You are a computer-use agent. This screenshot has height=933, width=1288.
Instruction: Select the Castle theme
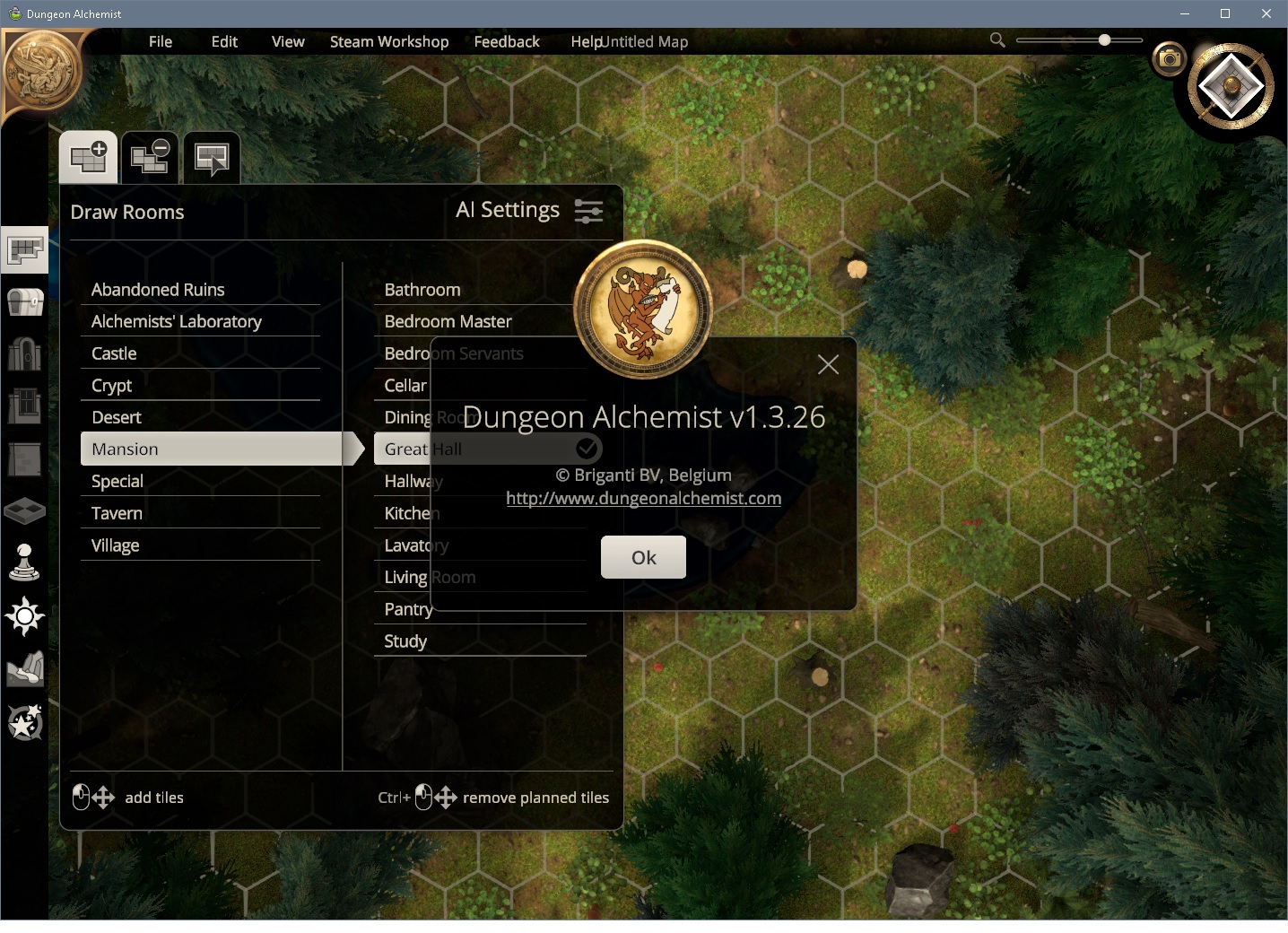tap(114, 353)
